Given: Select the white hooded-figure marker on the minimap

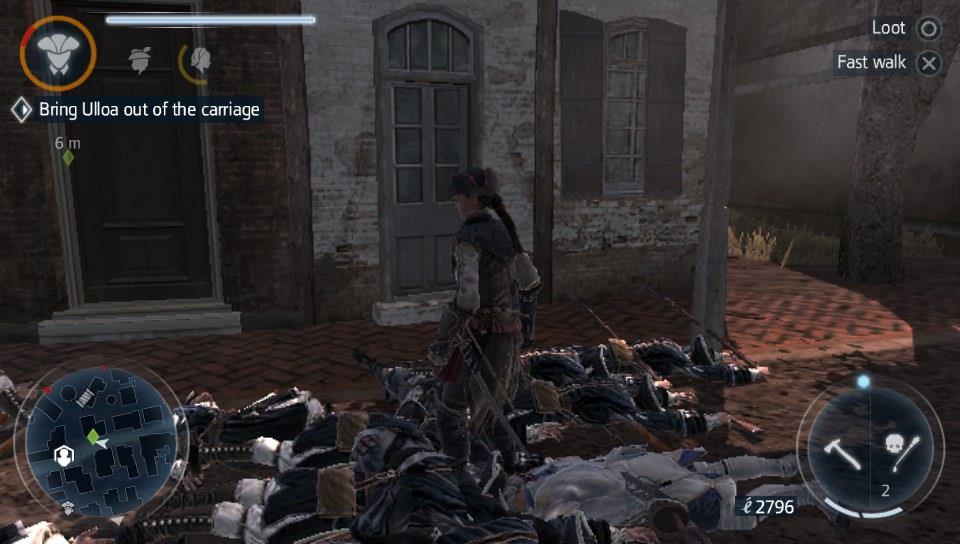Looking at the screenshot, I should 64,456.
